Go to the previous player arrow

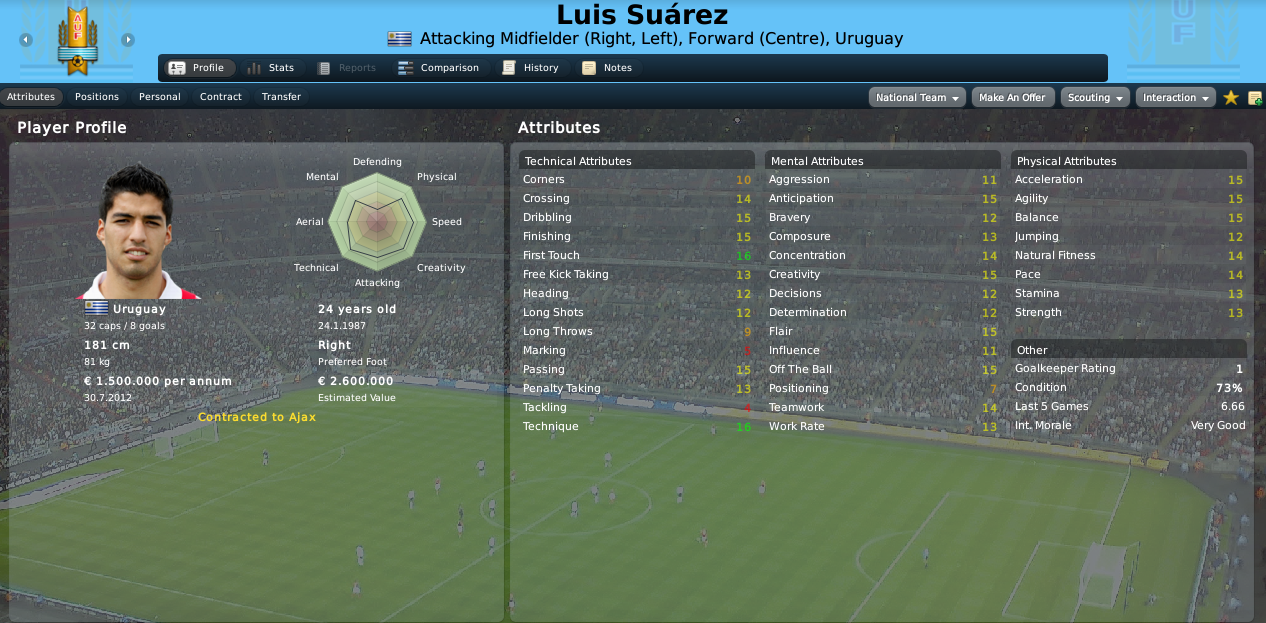point(26,40)
